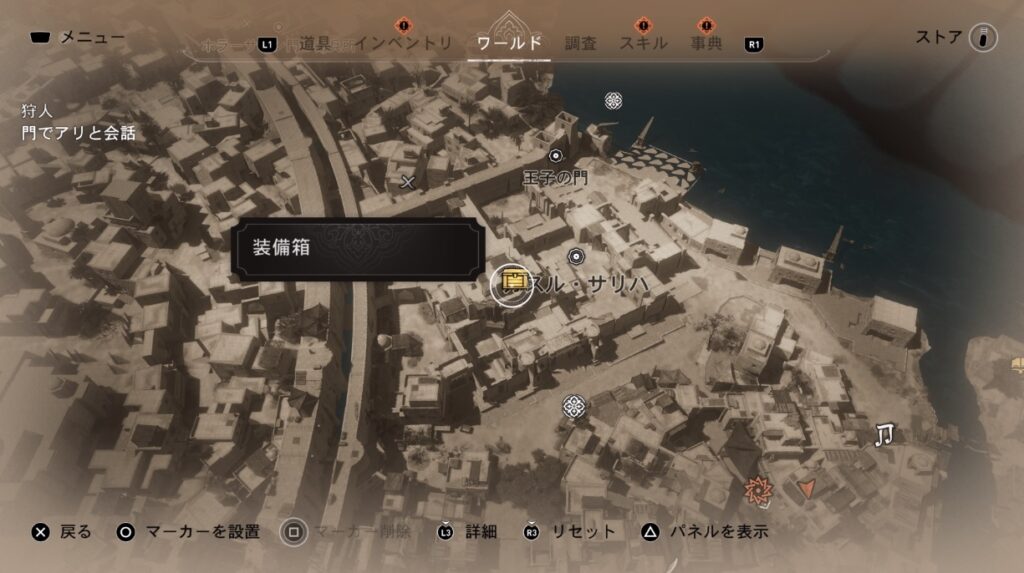The image size is (1024, 573).
Task: Click the orange player arrow marker
Action: (x=808, y=490)
